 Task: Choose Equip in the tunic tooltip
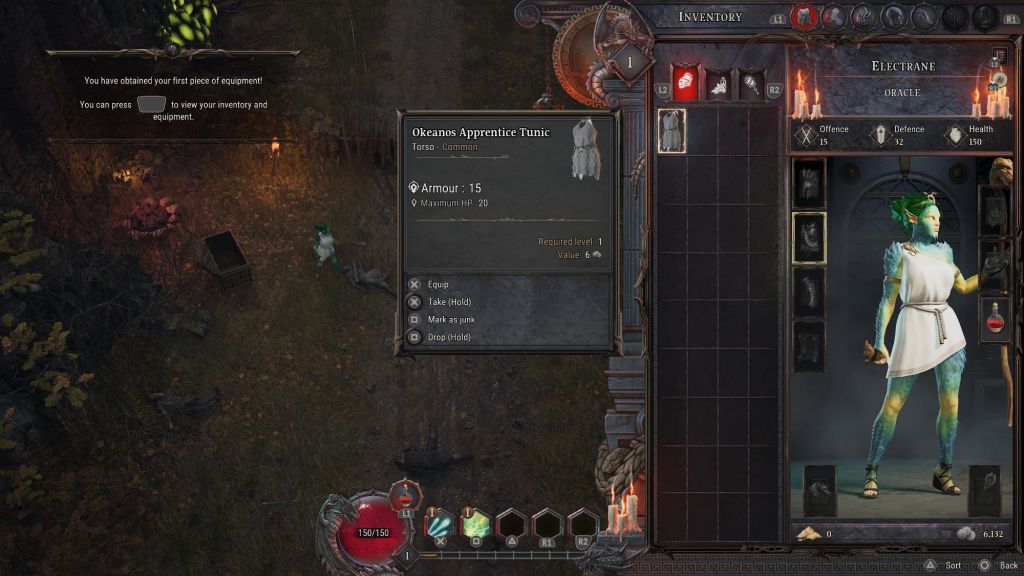coord(432,284)
